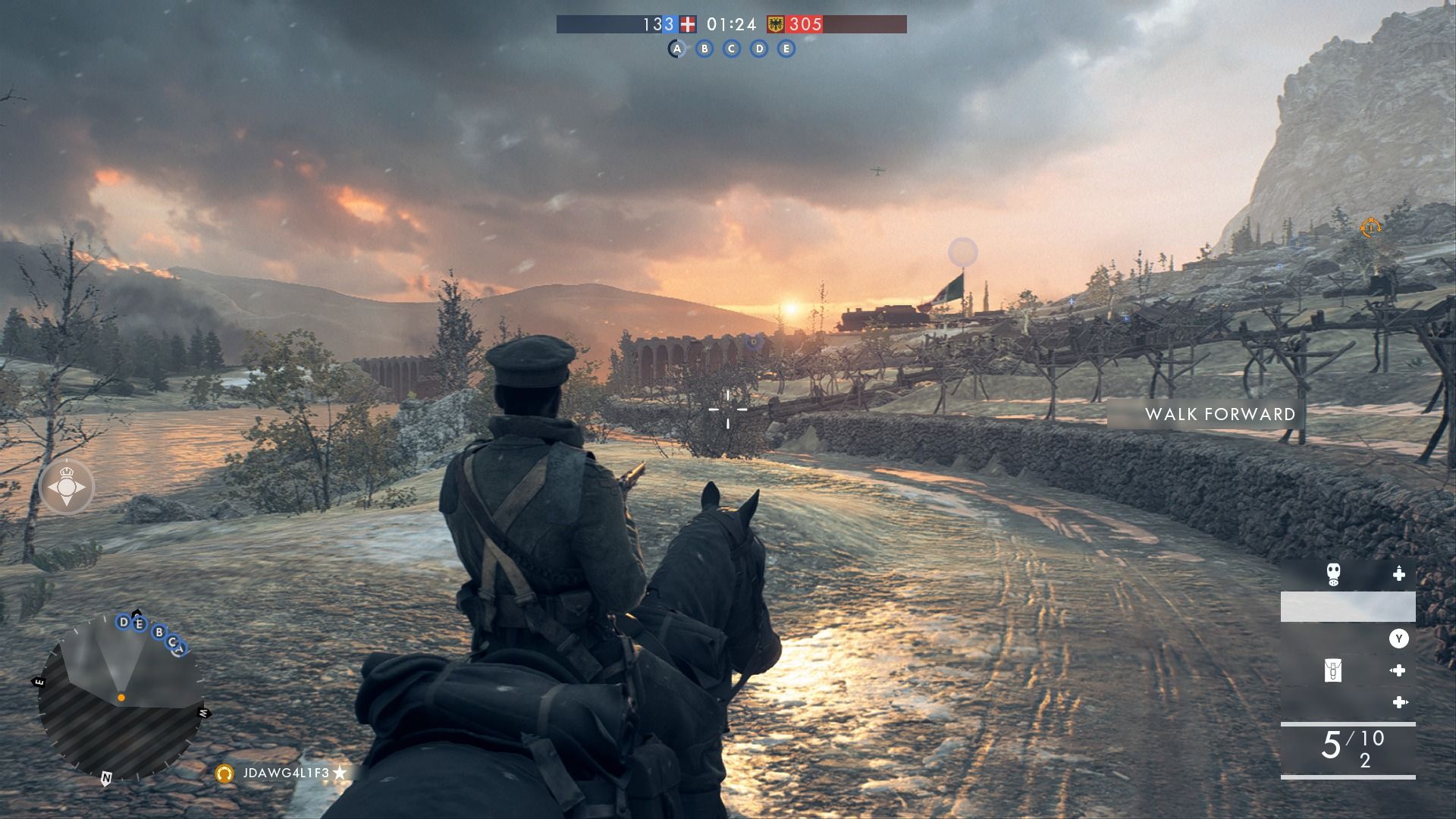
Task: Click the crown emblem with directional arrows
Action: [x=67, y=487]
